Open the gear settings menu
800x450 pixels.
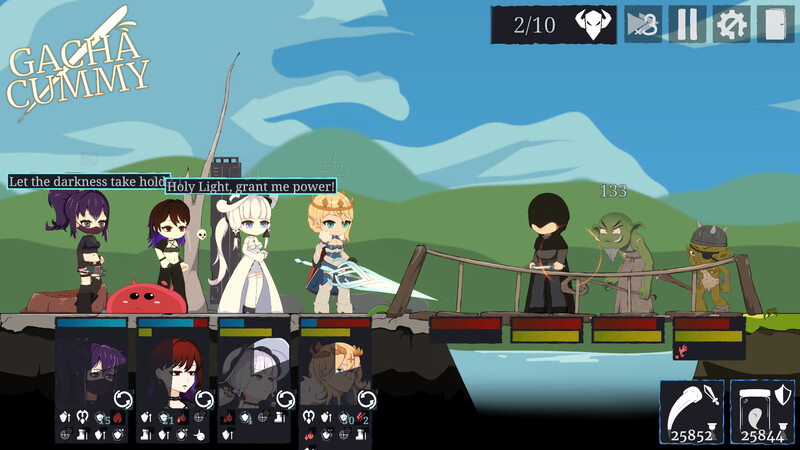click(731, 24)
